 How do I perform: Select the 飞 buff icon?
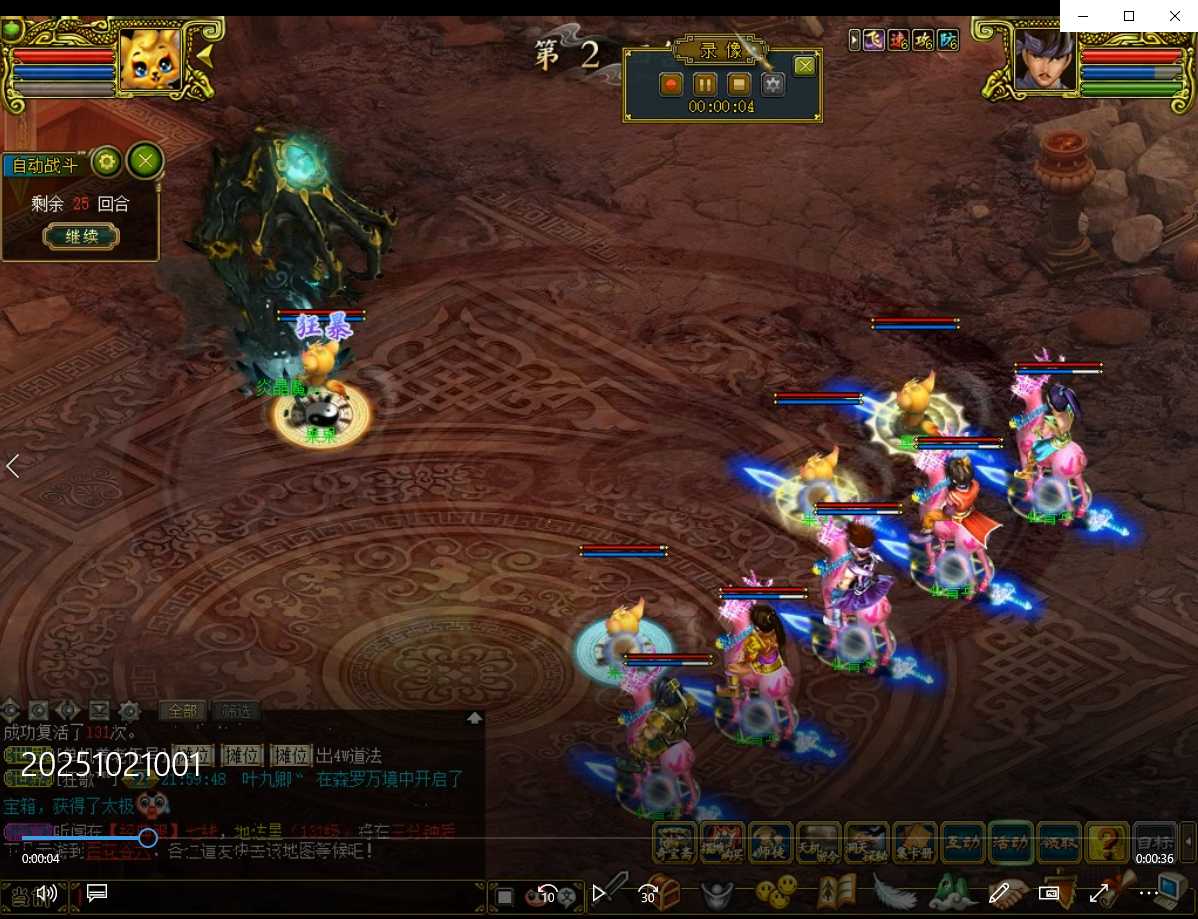(x=874, y=40)
